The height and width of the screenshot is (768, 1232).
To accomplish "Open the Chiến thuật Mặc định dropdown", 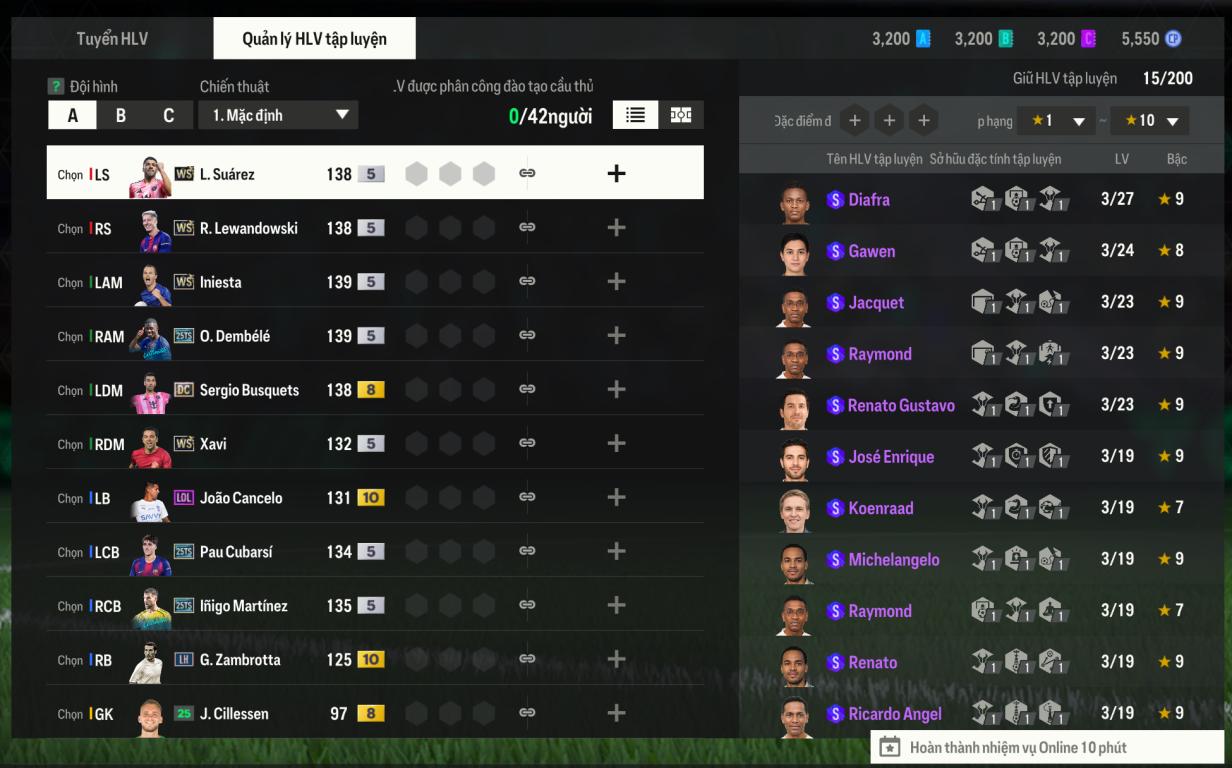I will coord(278,115).
